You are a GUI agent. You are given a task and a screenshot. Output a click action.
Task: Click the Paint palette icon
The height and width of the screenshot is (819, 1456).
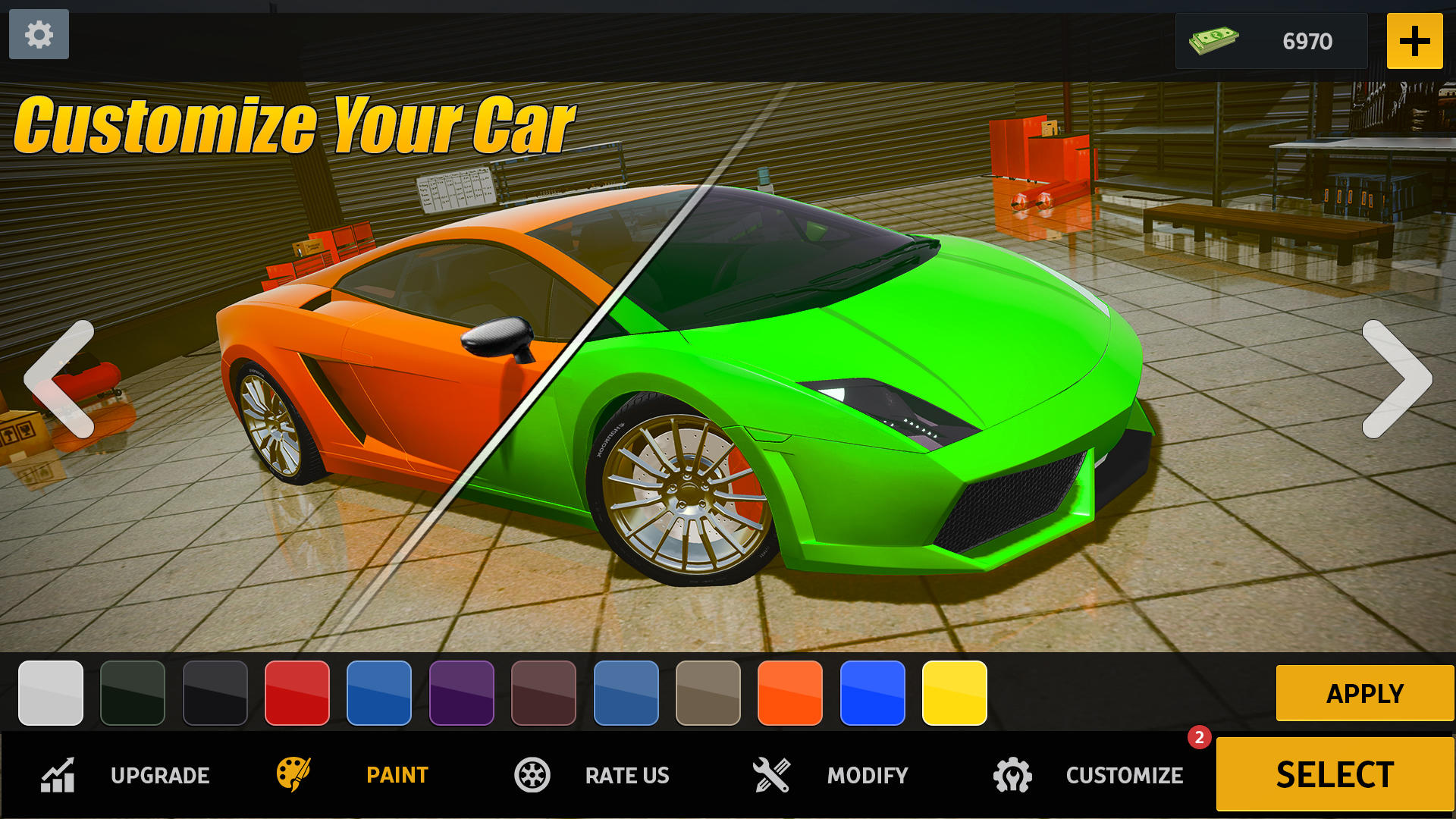tap(296, 775)
